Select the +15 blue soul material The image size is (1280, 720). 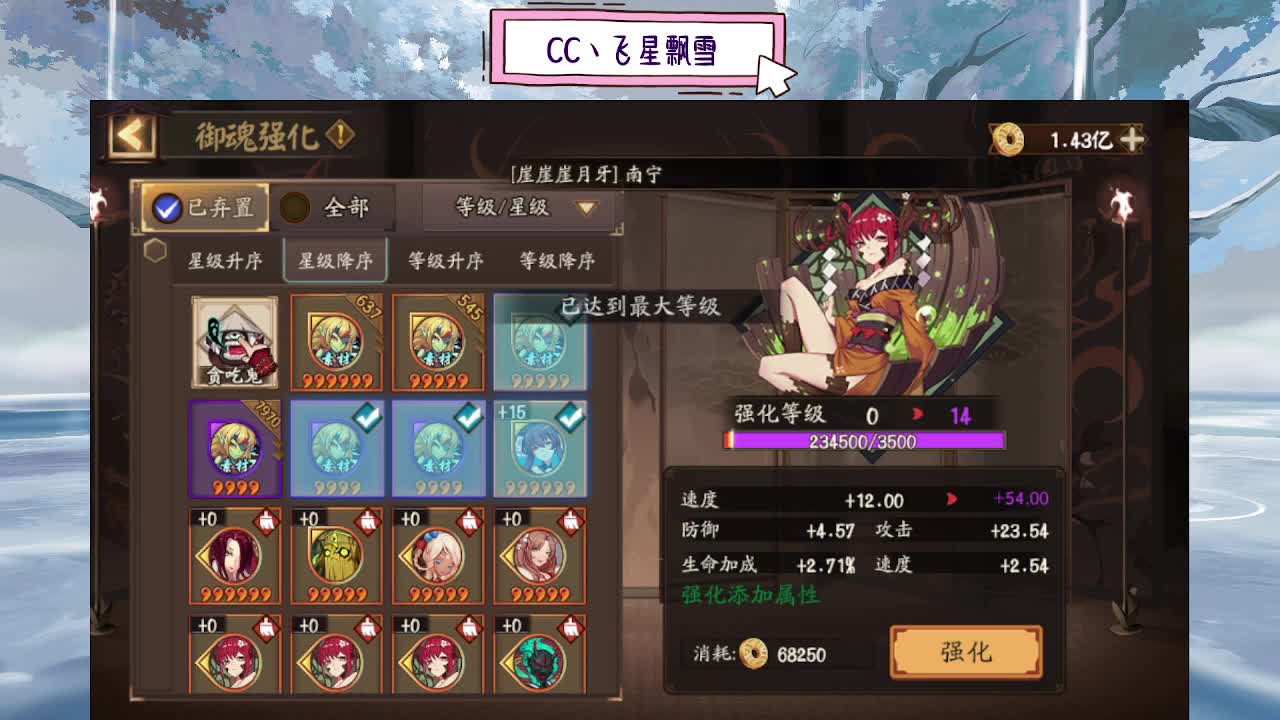[539, 448]
